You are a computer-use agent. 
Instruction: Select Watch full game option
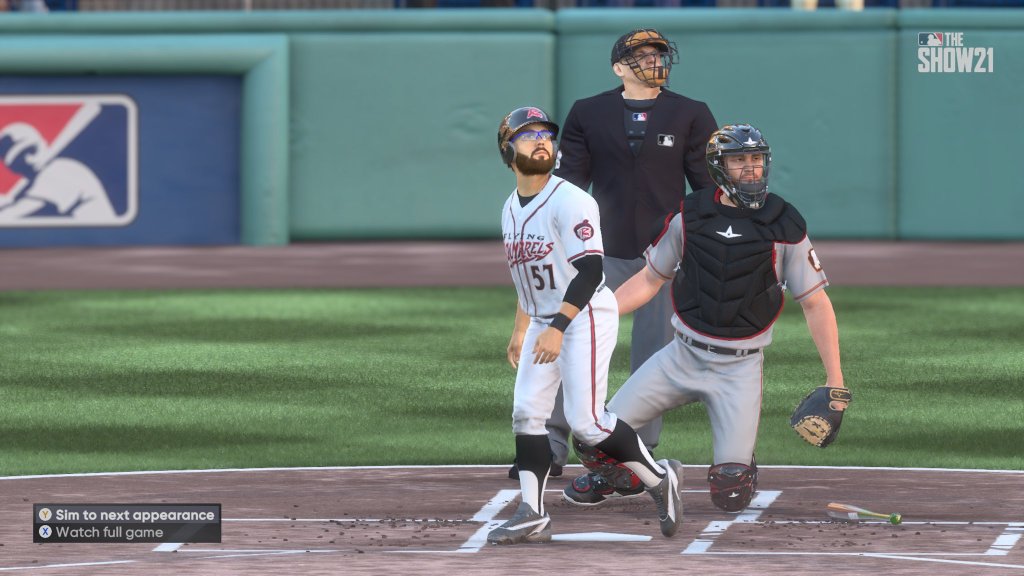(x=110, y=532)
